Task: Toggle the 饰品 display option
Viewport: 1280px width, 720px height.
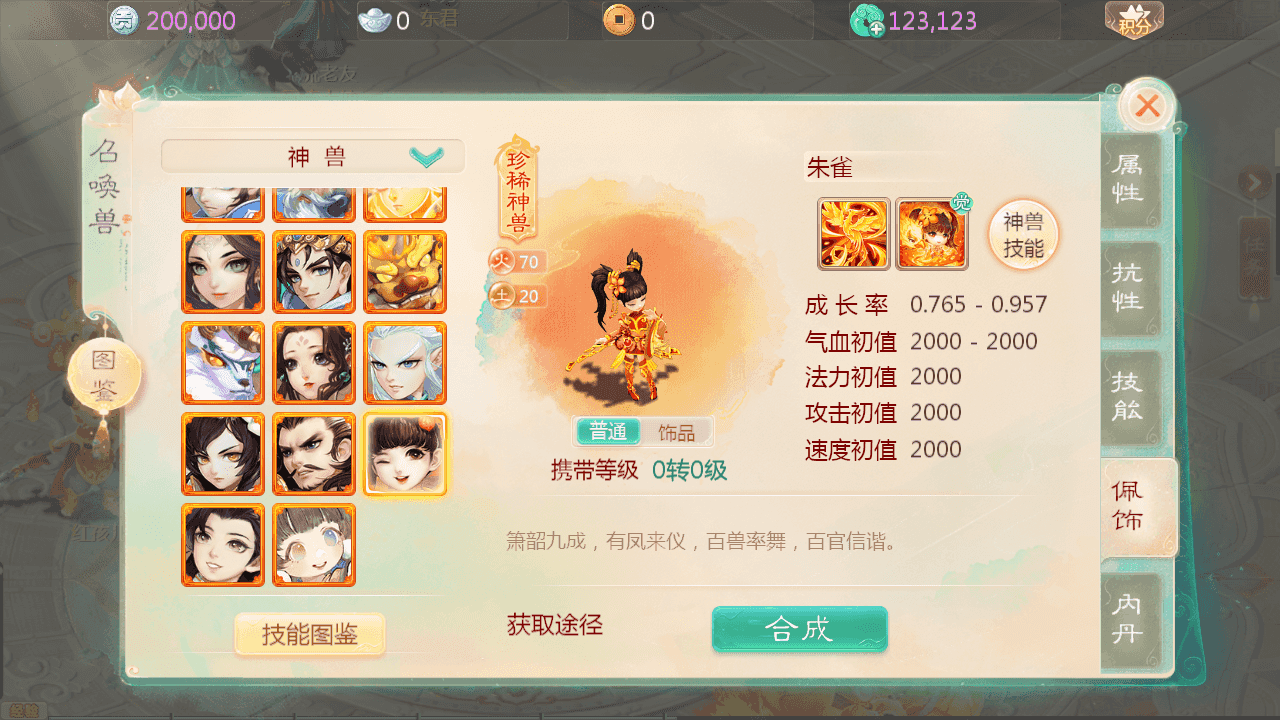Action: tap(676, 431)
